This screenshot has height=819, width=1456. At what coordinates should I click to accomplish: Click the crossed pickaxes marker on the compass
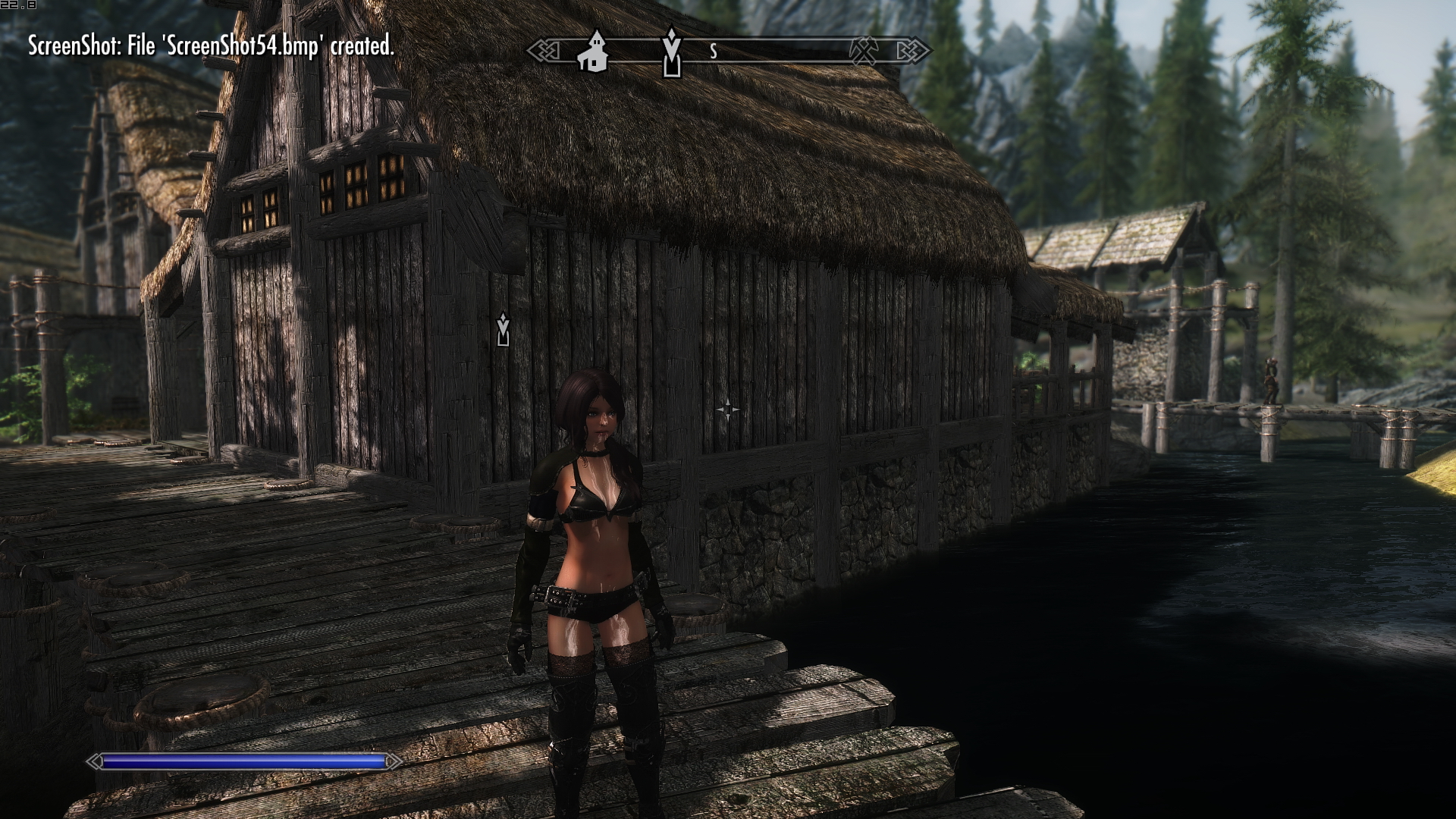[x=863, y=51]
